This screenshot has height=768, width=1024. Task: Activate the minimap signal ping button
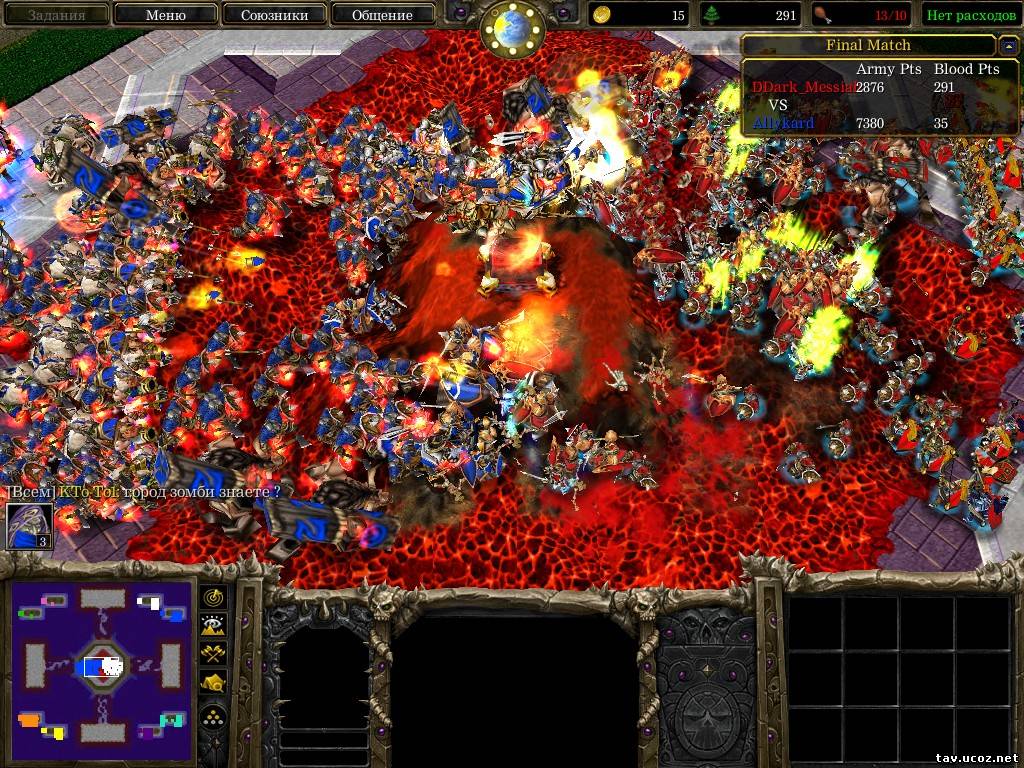pos(213,597)
